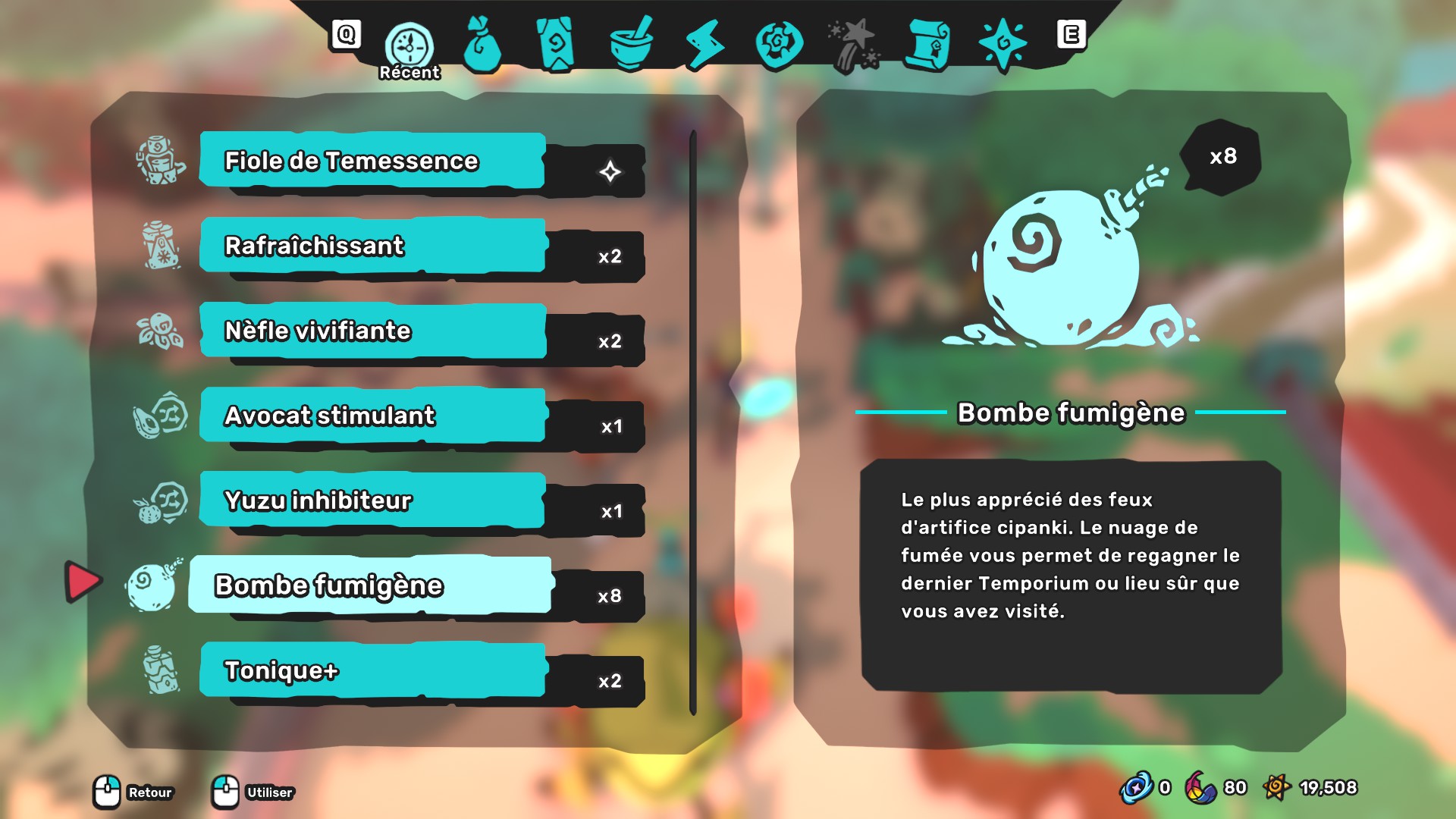The image size is (1456, 819).
Task: Click the Retour back button
Action: point(133,792)
